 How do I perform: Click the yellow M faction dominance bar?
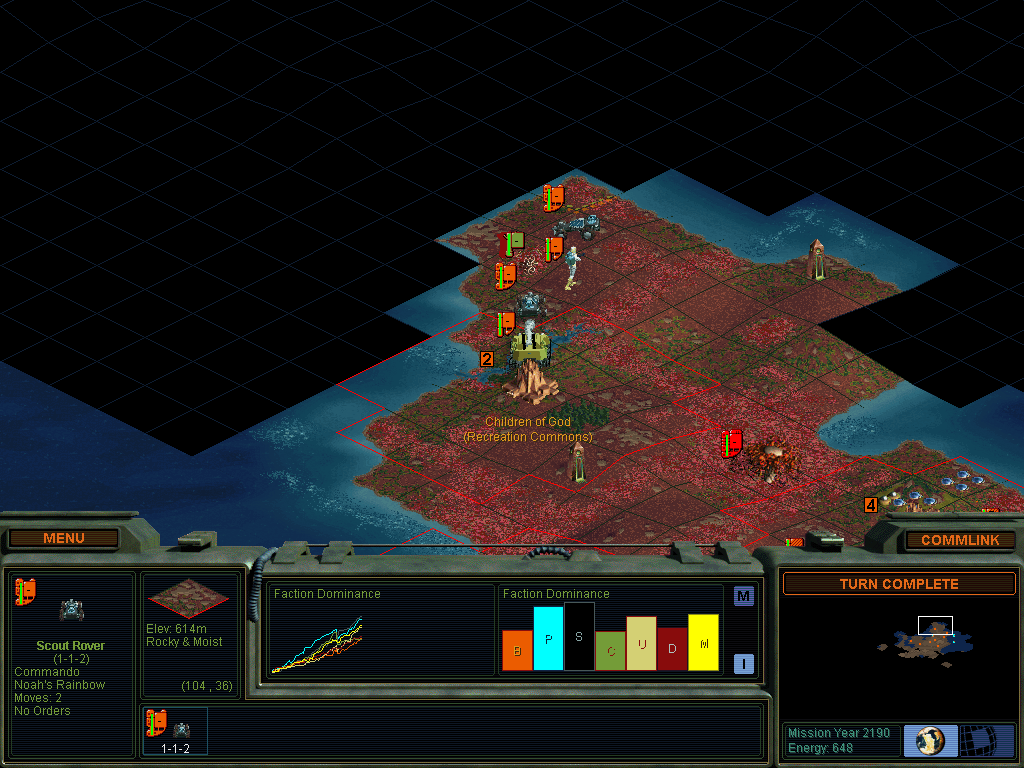703,642
